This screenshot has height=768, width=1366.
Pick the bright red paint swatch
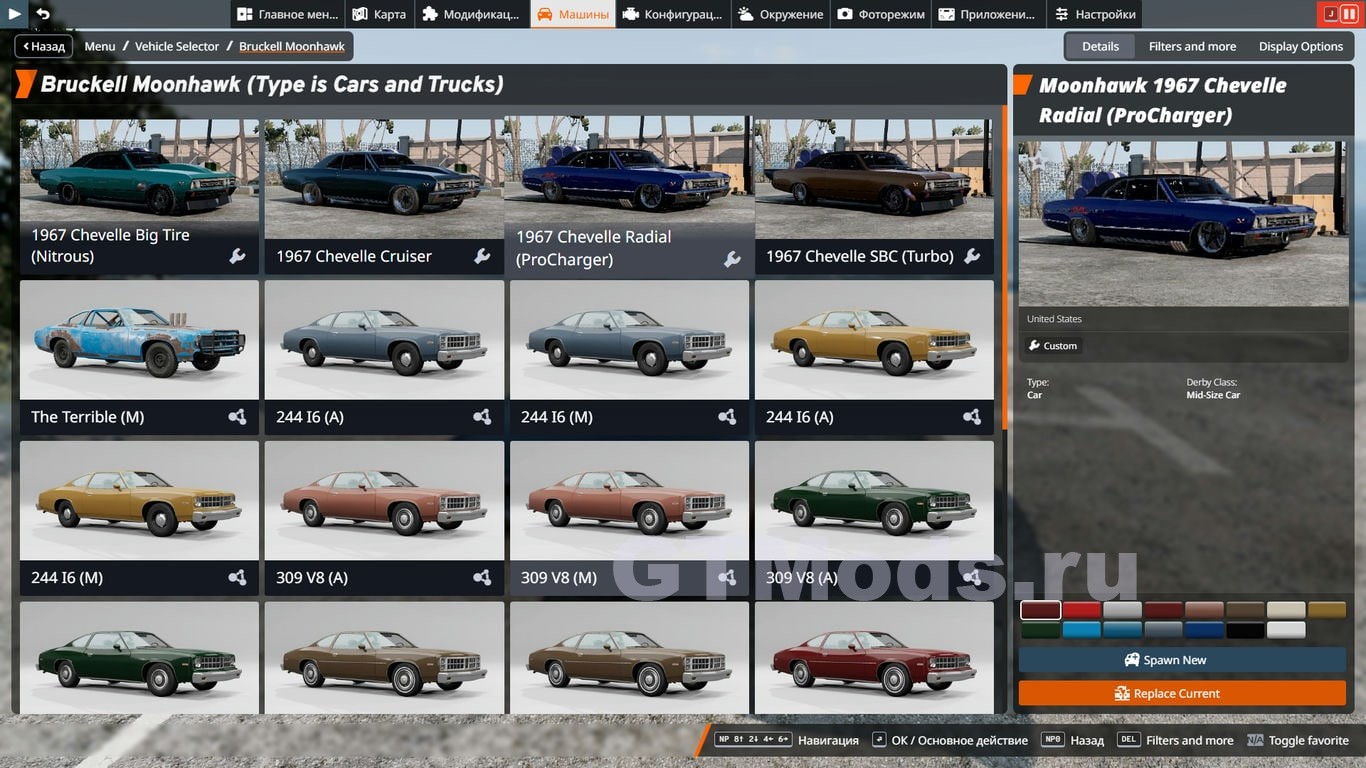pyautogui.click(x=1081, y=610)
